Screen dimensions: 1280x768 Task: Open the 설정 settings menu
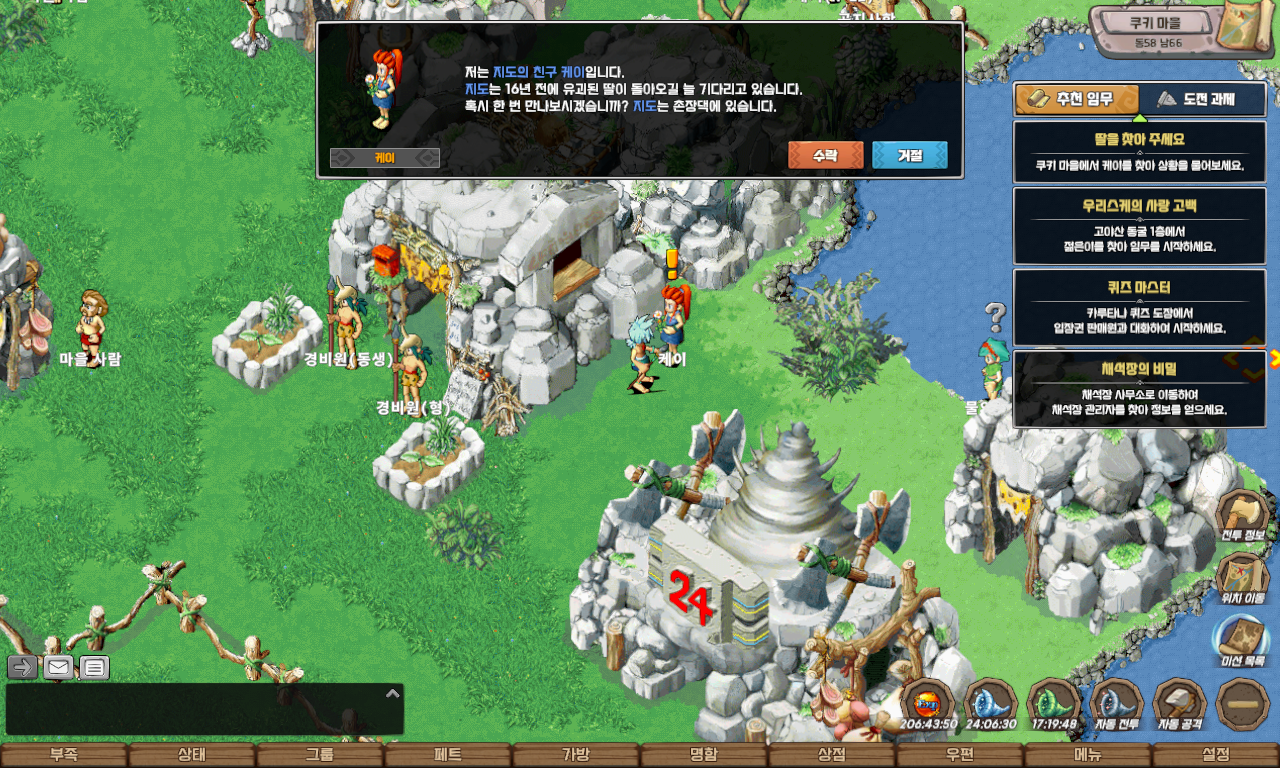[1215, 755]
